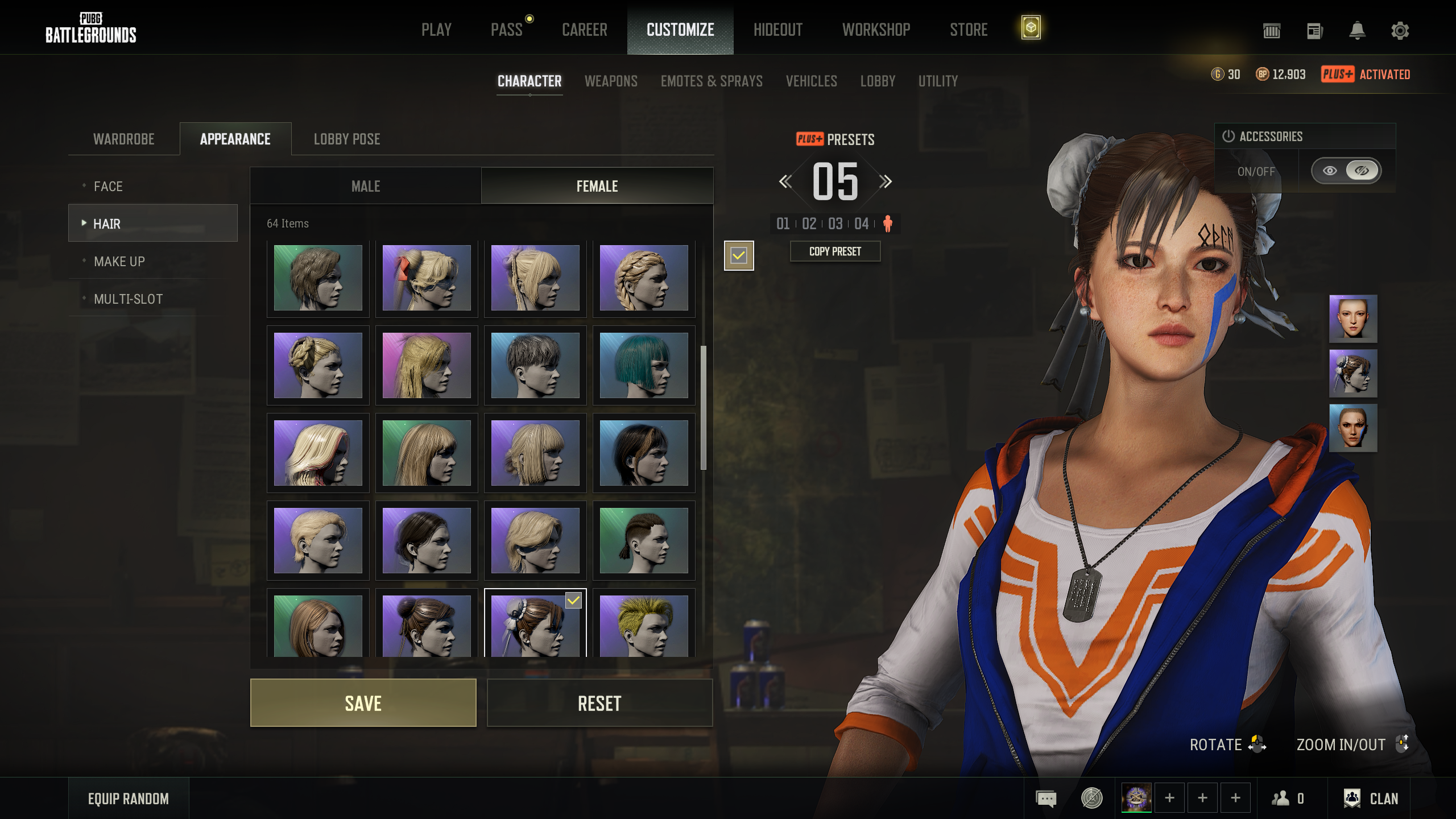The height and width of the screenshot is (819, 1456).
Task: Toggle accessories visibility switch
Action: 1346,171
